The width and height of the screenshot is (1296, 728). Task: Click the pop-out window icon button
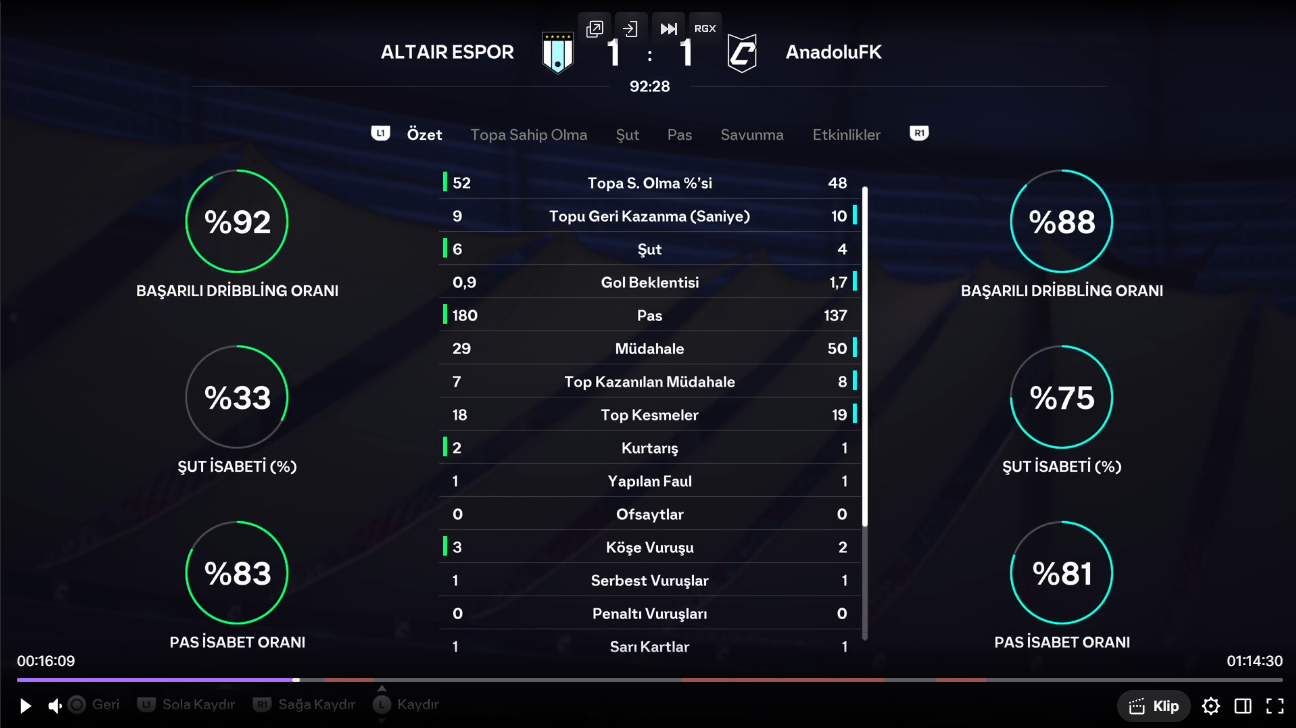point(595,29)
